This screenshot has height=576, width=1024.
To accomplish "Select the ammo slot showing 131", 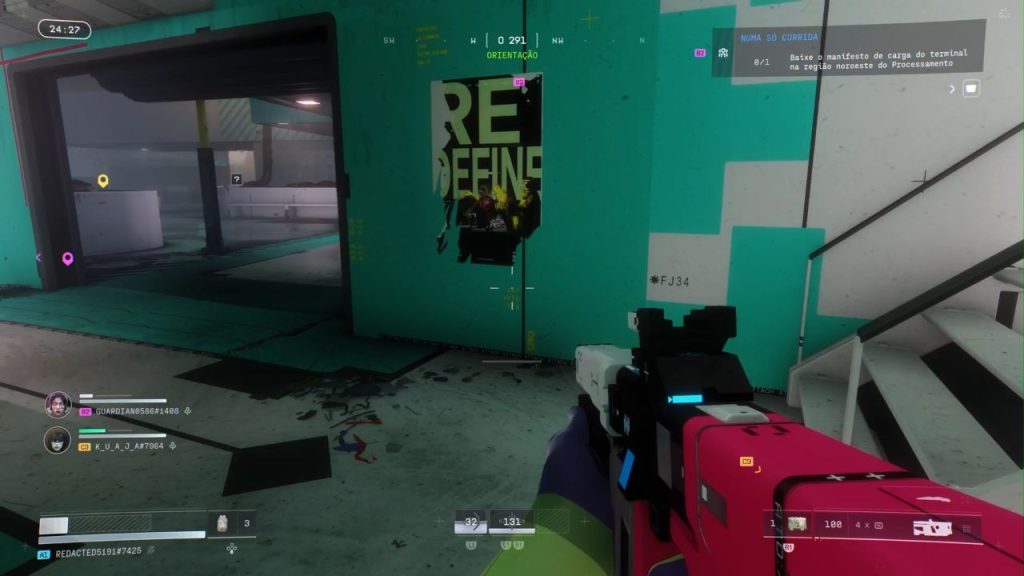I will 511,521.
